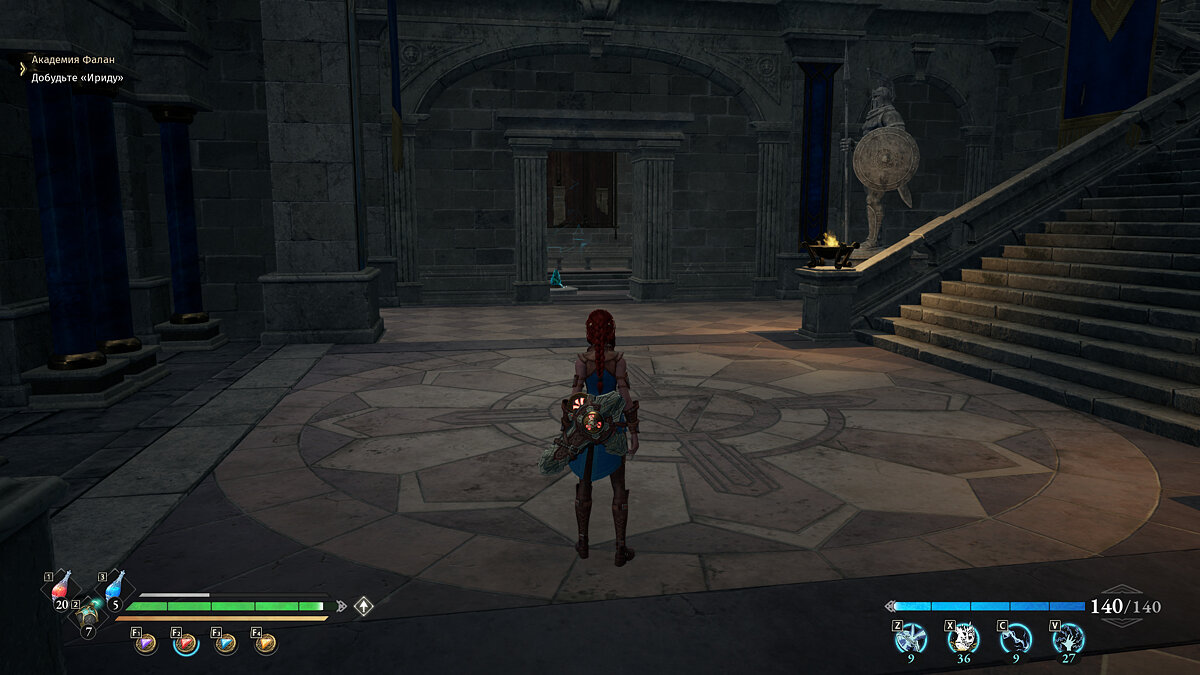This screenshot has height=675, width=1200.
Task: Choose the blue gem rune slot
Action: pyautogui.click(x=226, y=644)
